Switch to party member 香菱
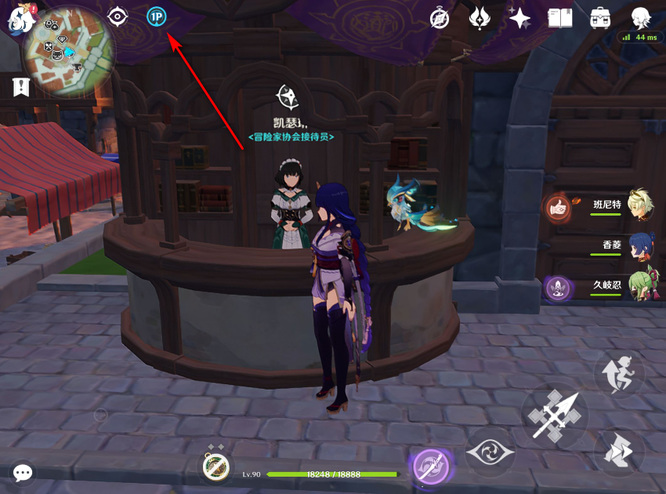This screenshot has height=494, width=666. pyautogui.click(x=640, y=246)
